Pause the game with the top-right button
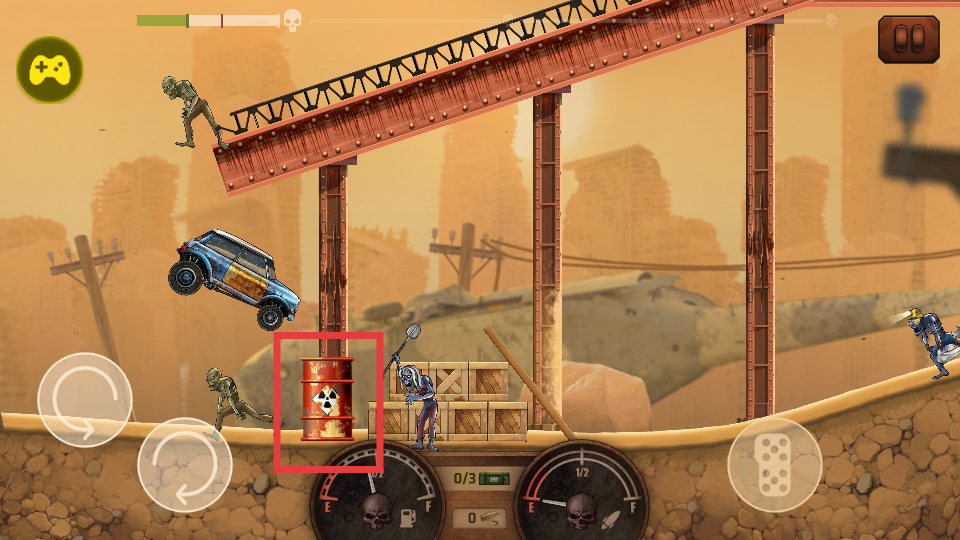960x540 pixels. tap(908, 39)
